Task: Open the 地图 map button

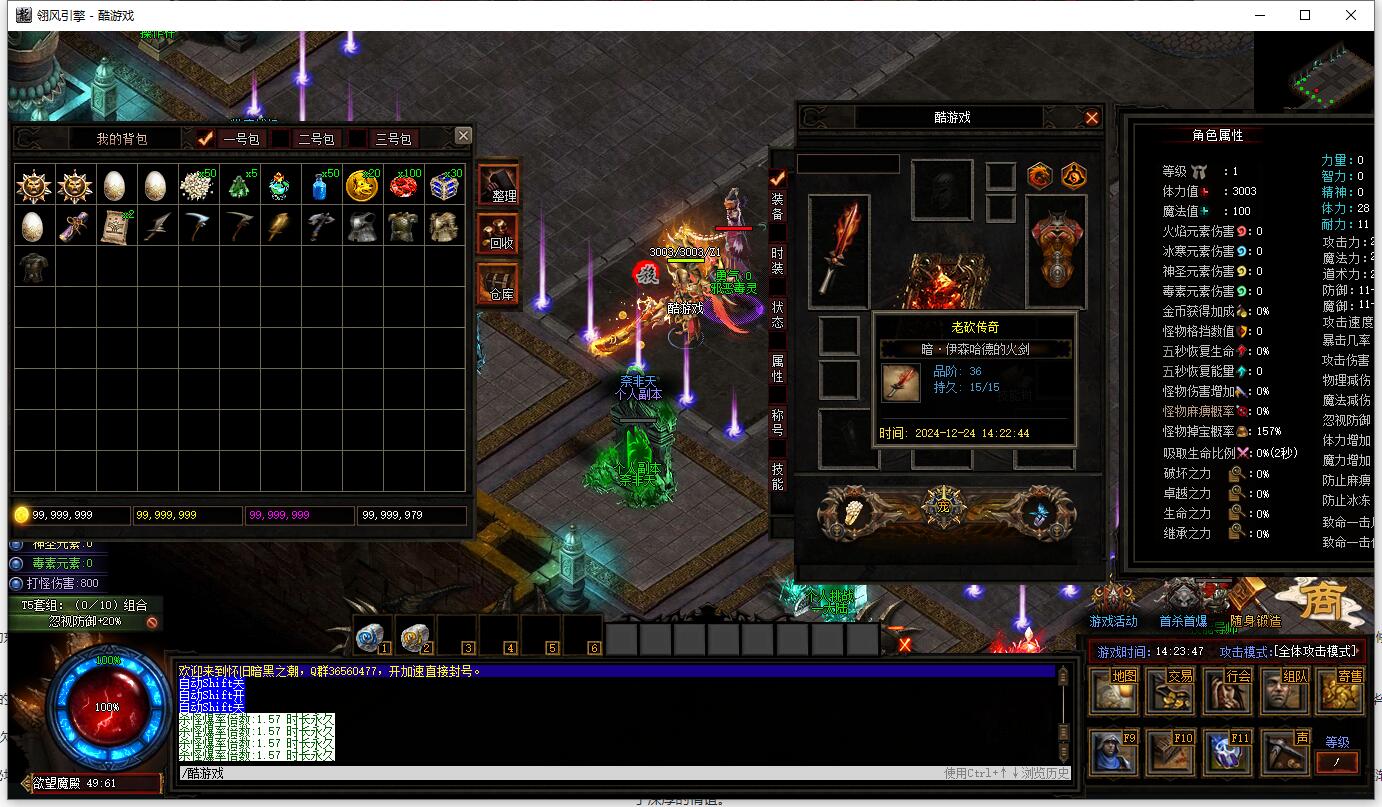Action: point(1112,690)
